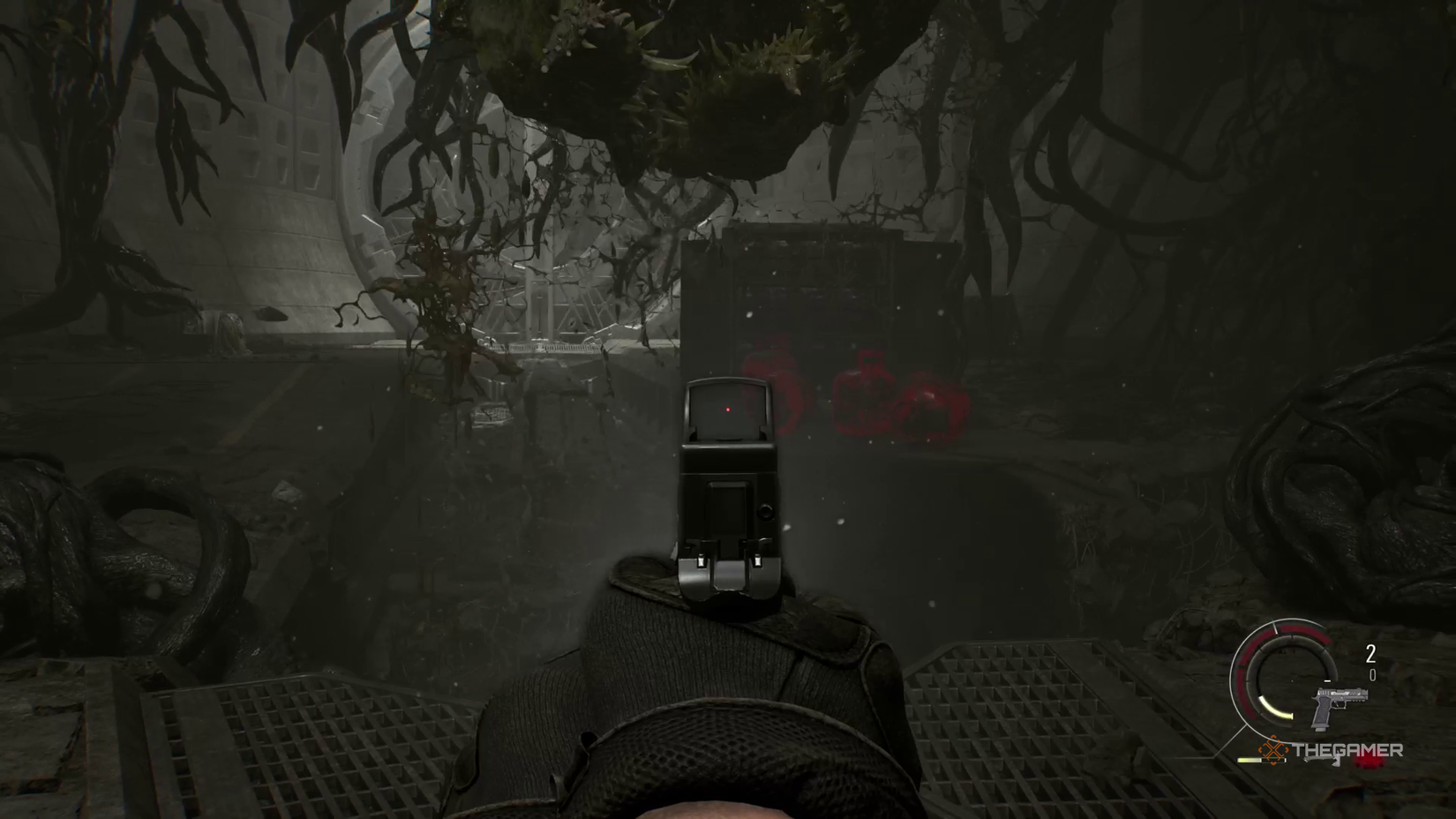Click the ammo count number 2

(1370, 653)
